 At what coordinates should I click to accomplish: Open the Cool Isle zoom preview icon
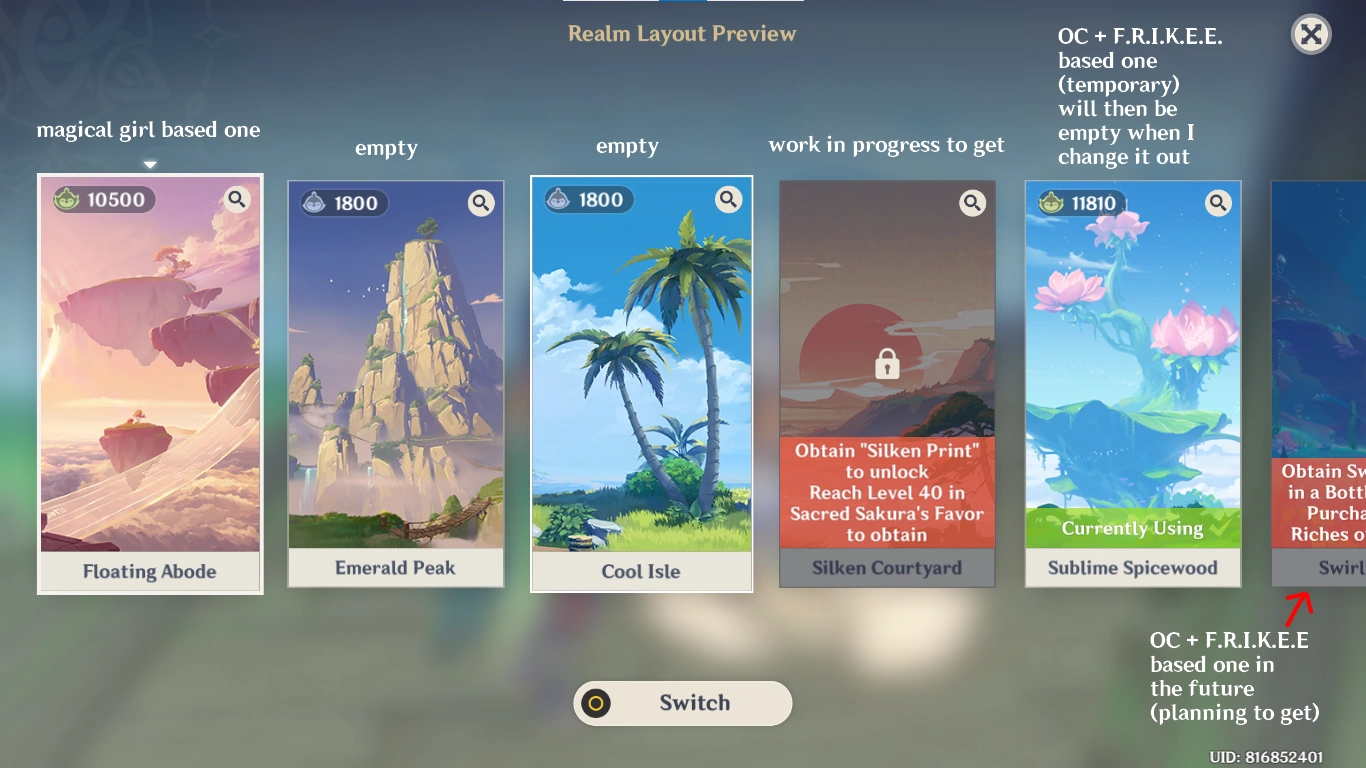coord(728,199)
